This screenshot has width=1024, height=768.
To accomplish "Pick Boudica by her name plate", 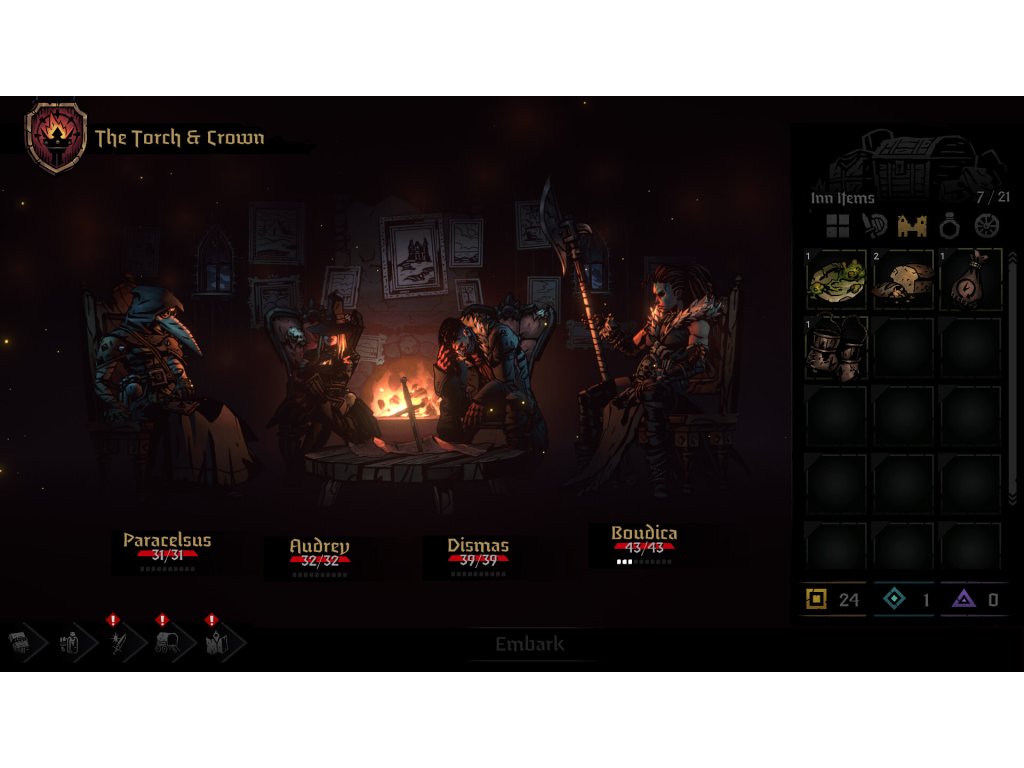I will 644,534.
